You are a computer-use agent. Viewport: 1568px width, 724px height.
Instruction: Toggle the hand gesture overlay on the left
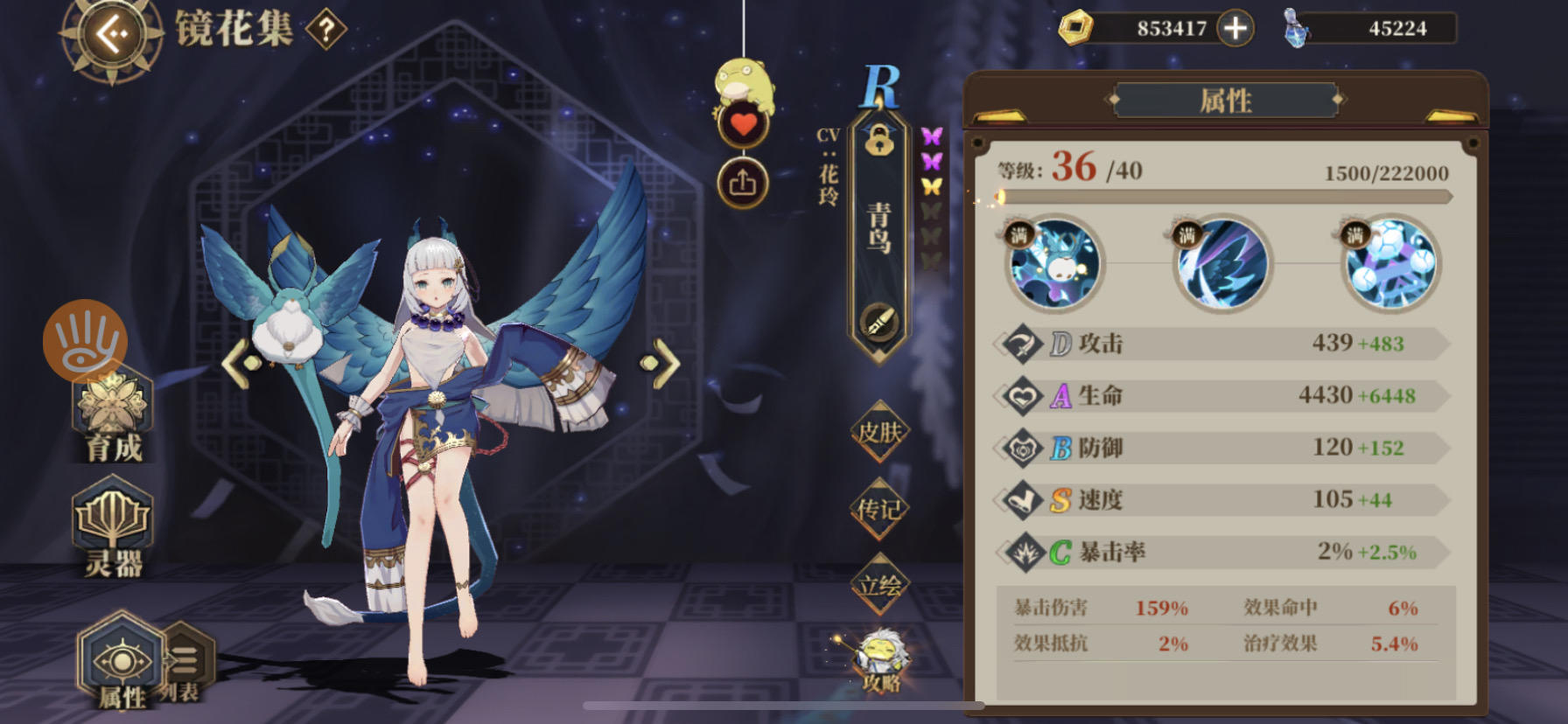pyautogui.click(x=84, y=343)
